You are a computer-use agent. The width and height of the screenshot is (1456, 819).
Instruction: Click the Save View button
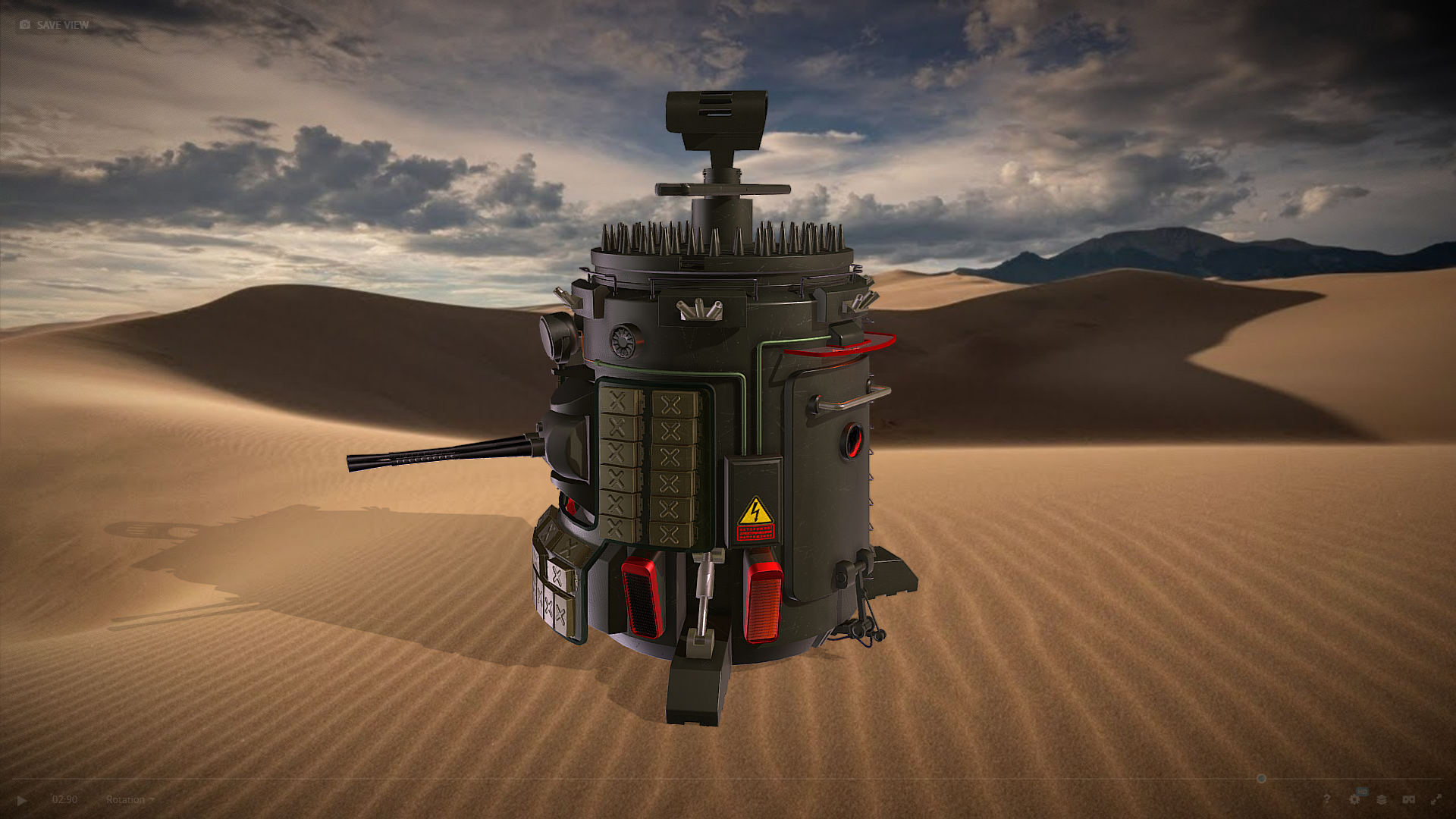tap(55, 25)
